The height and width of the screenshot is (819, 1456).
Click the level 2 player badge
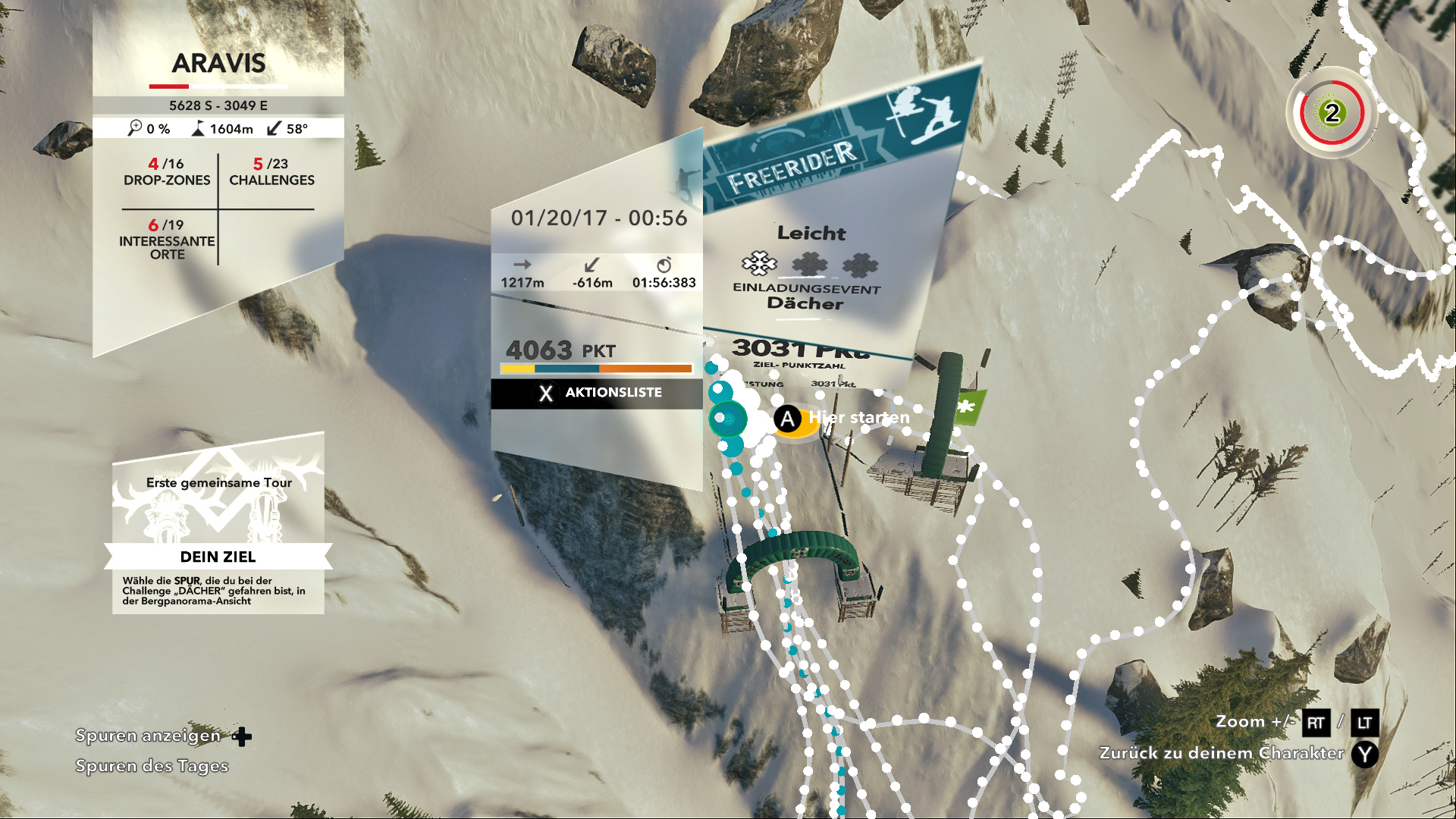click(1332, 114)
